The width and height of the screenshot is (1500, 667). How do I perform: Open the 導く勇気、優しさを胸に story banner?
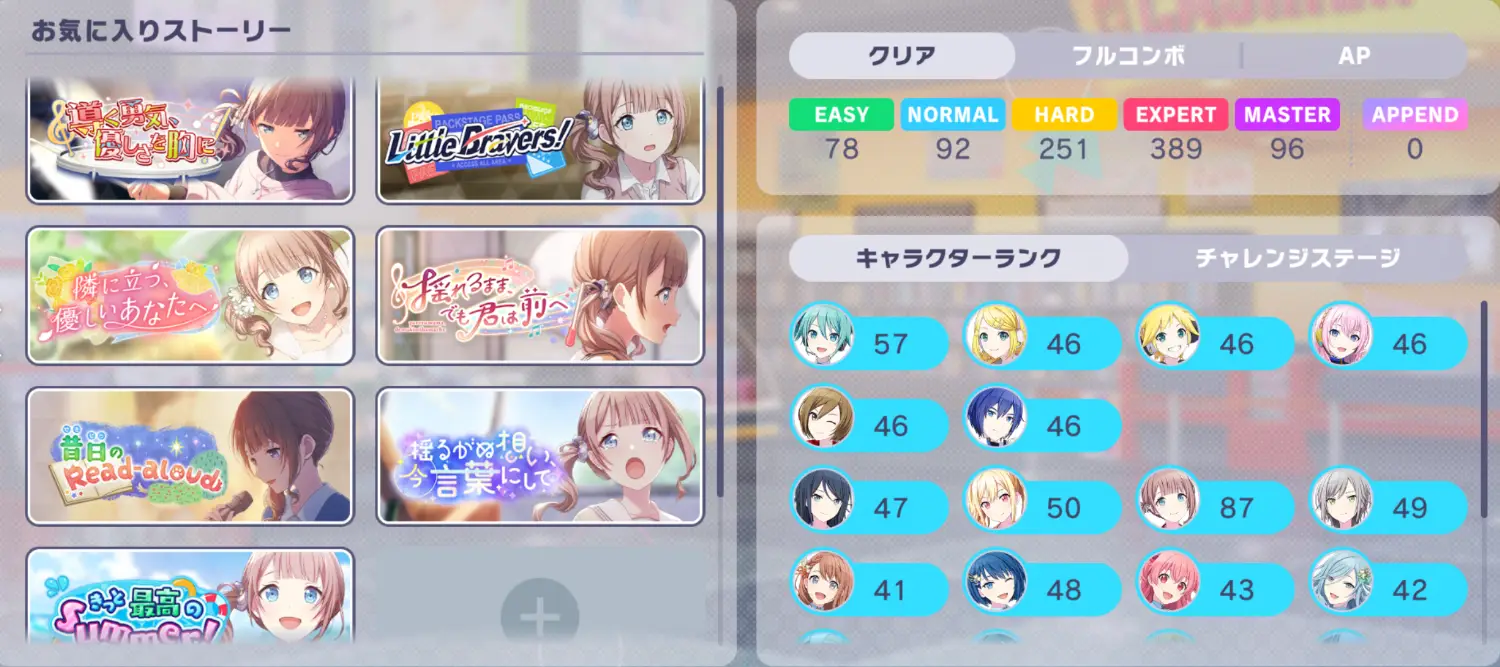pyautogui.click(x=190, y=141)
